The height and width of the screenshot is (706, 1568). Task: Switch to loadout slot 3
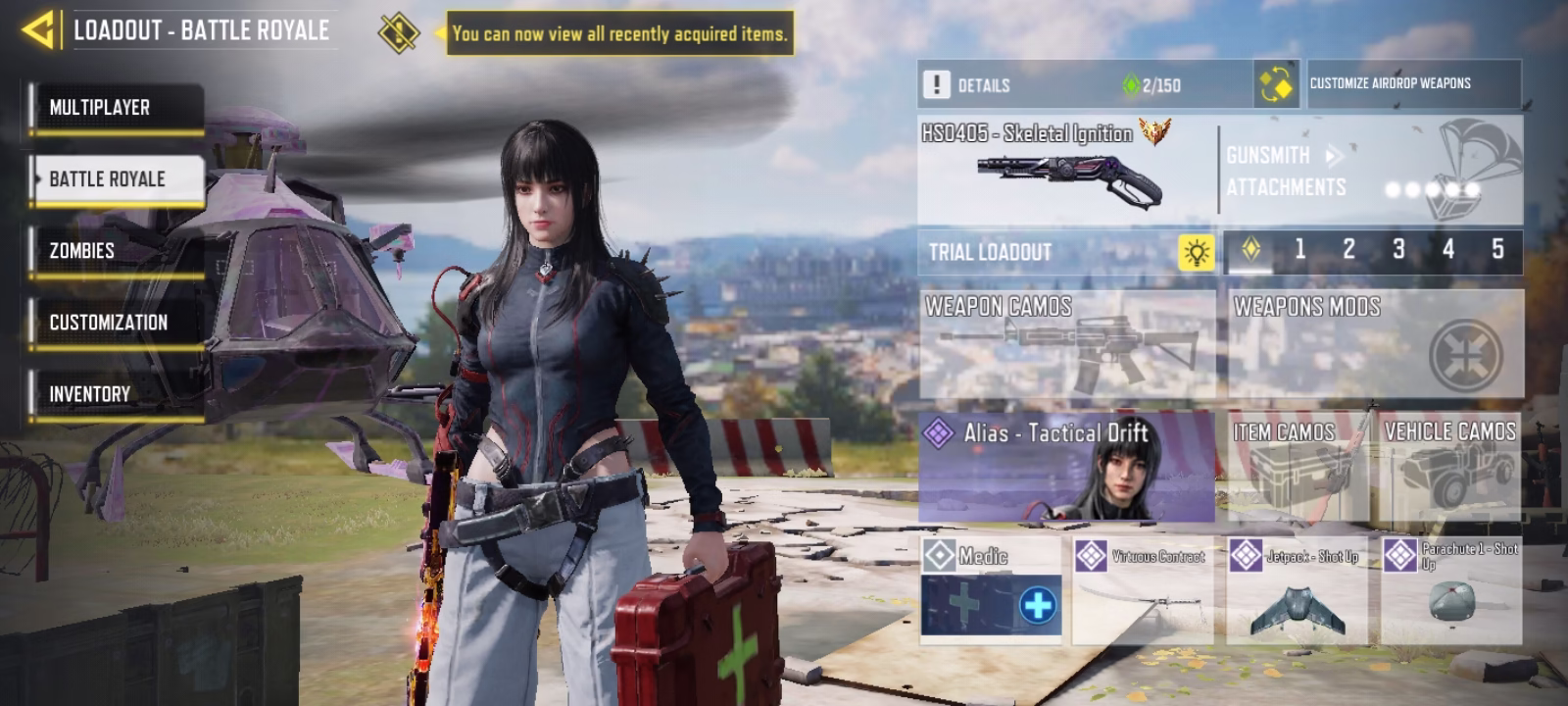click(x=1398, y=250)
